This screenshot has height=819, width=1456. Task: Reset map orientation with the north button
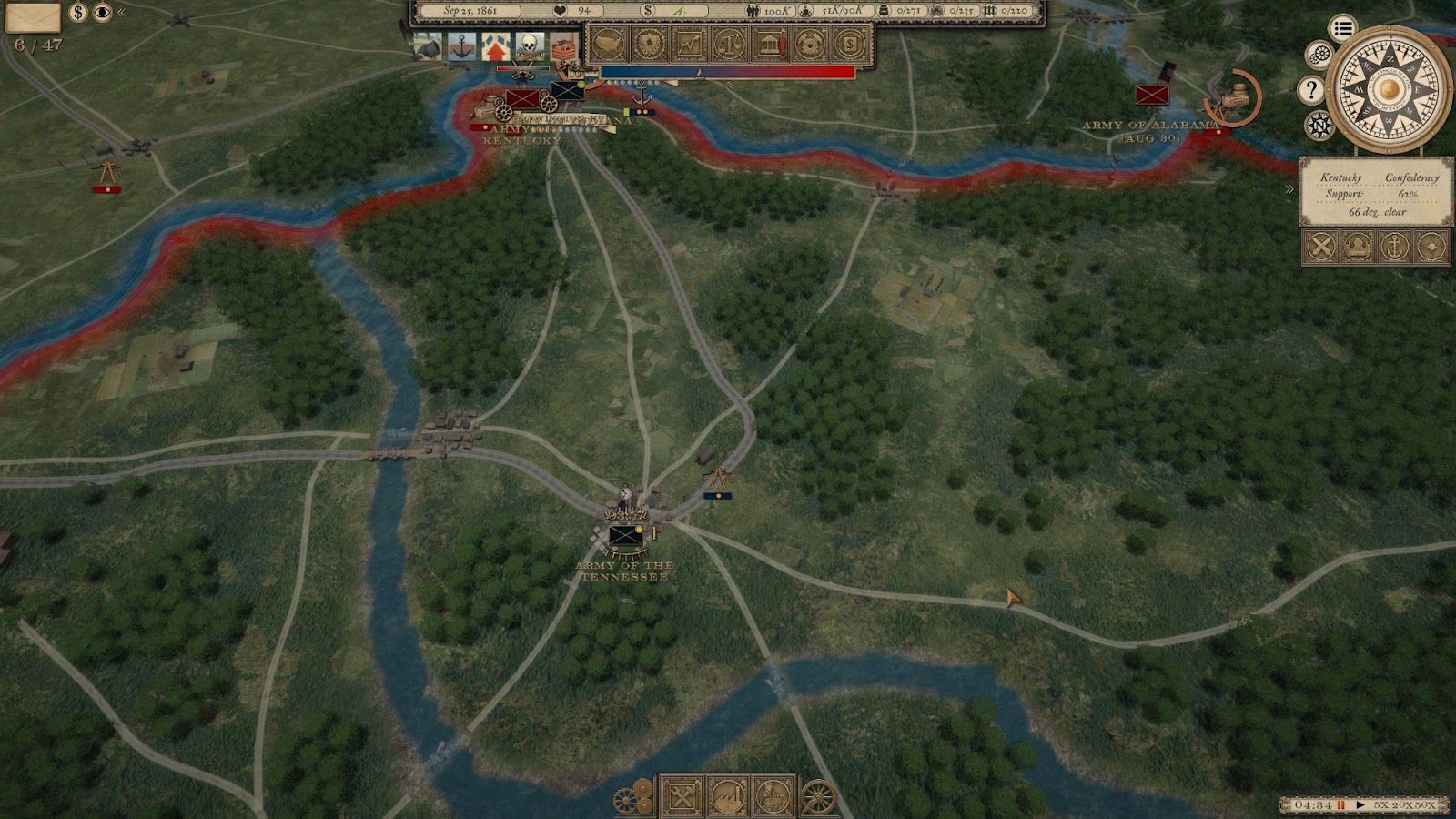coord(1319,125)
